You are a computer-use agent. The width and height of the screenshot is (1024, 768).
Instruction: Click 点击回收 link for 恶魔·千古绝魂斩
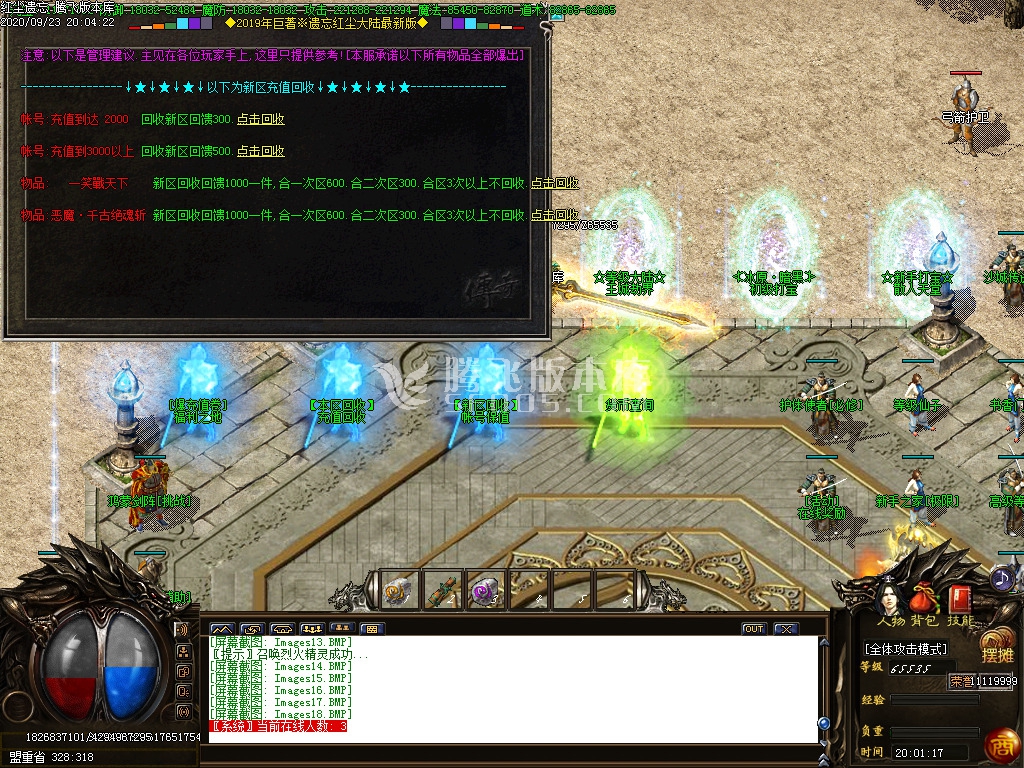click(554, 215)
